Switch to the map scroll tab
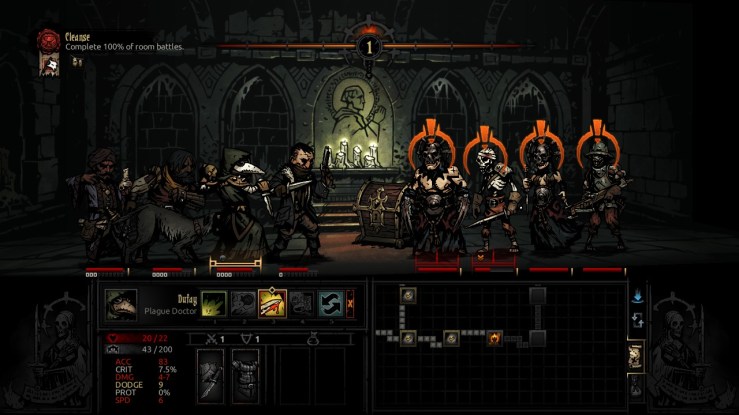 point(634,354)
